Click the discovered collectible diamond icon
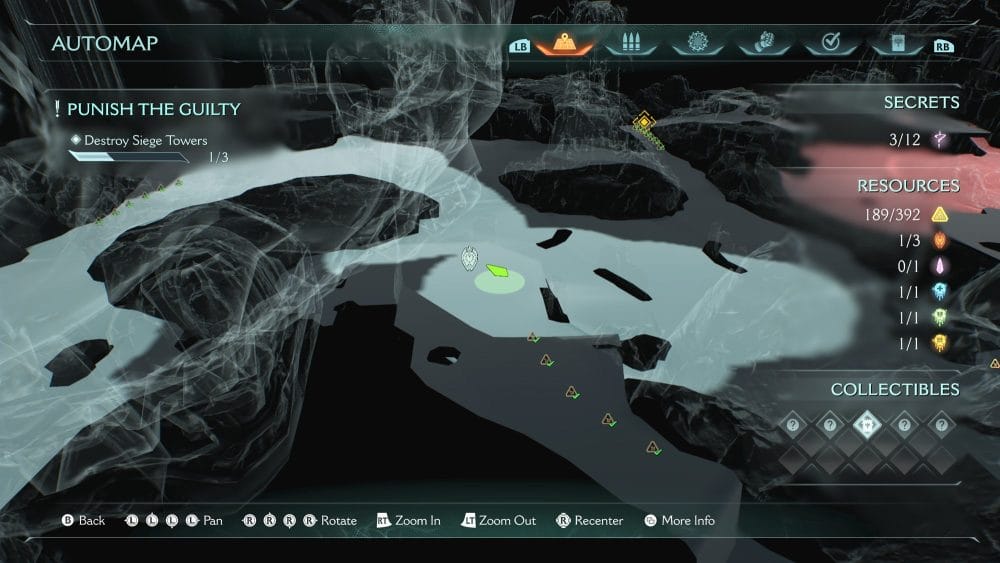 click(866, 424)
